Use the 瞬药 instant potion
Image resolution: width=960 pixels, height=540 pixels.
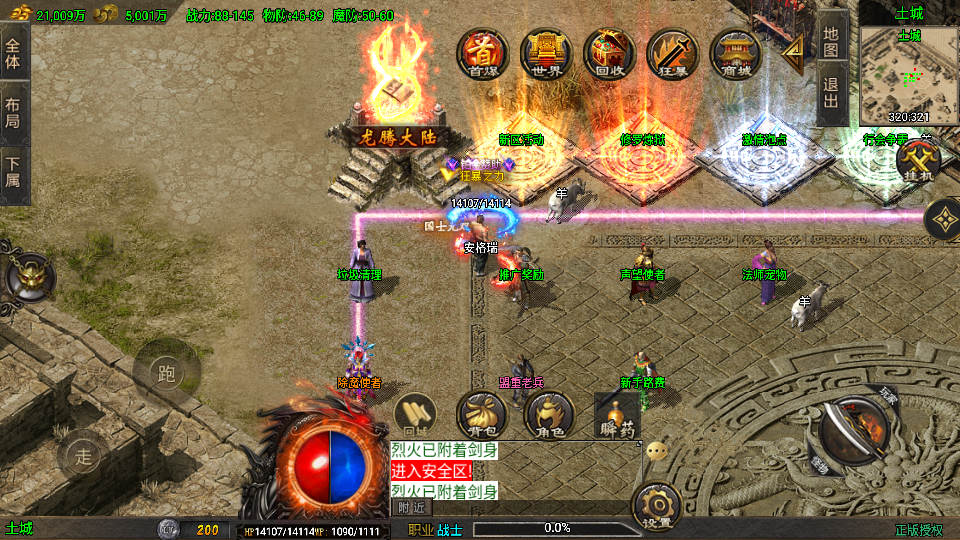(x=616, y=416)
